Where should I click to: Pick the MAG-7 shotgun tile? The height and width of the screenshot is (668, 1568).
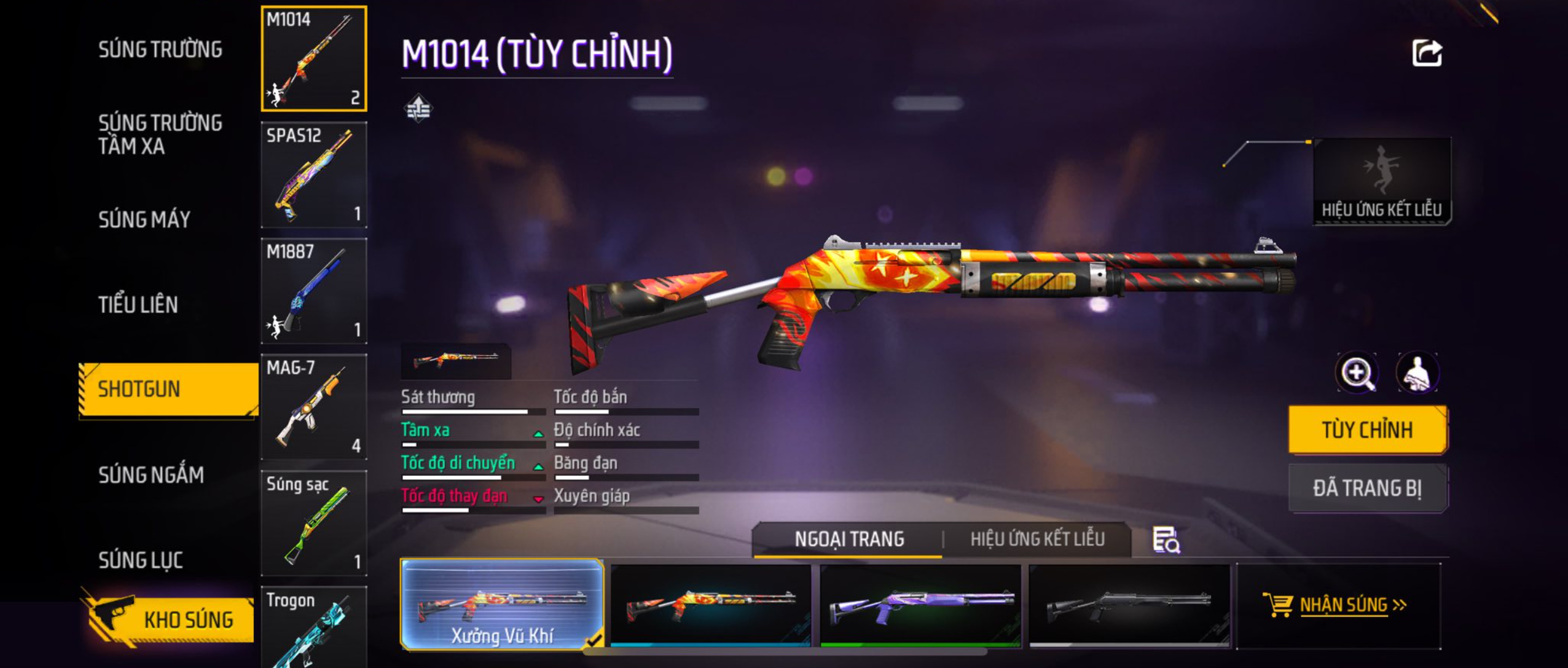pos(314,407)
